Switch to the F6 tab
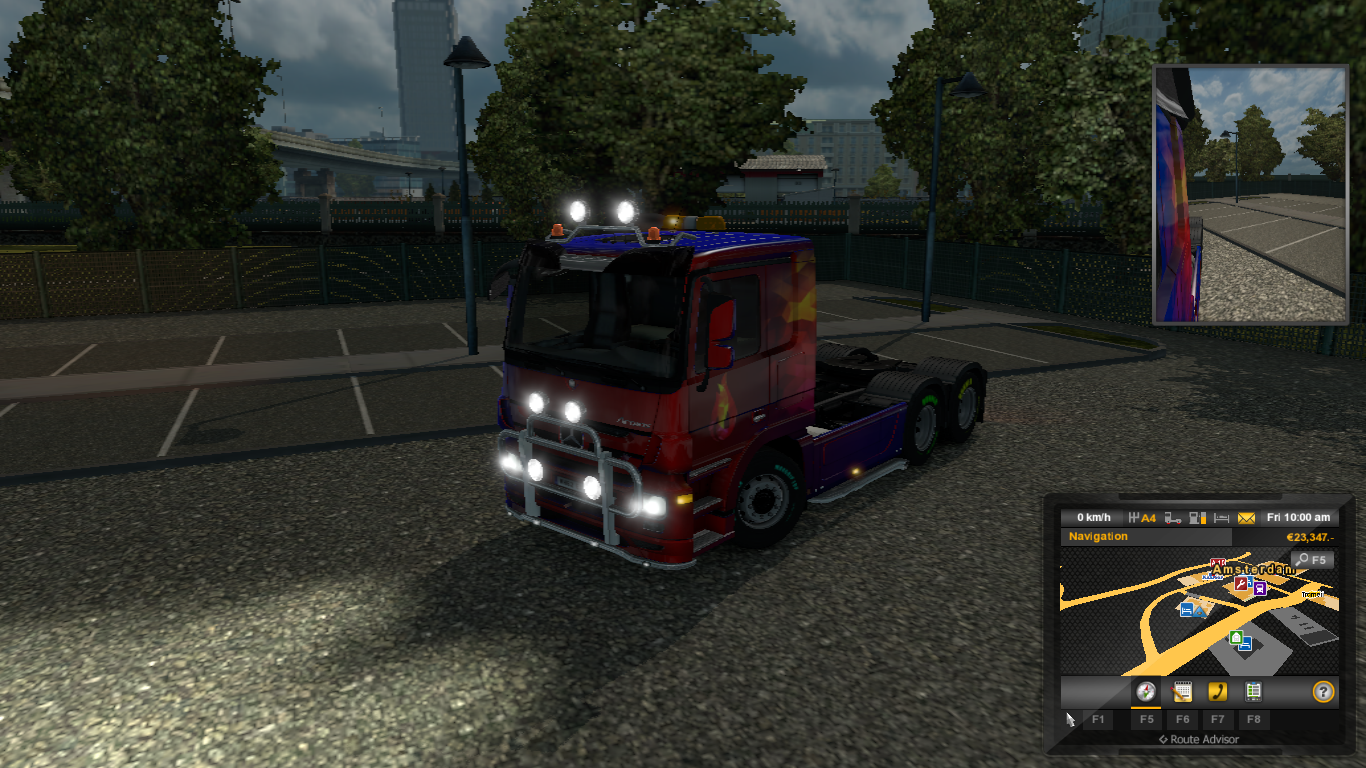Viewport: 1366px width, 768px height. 1182,720
